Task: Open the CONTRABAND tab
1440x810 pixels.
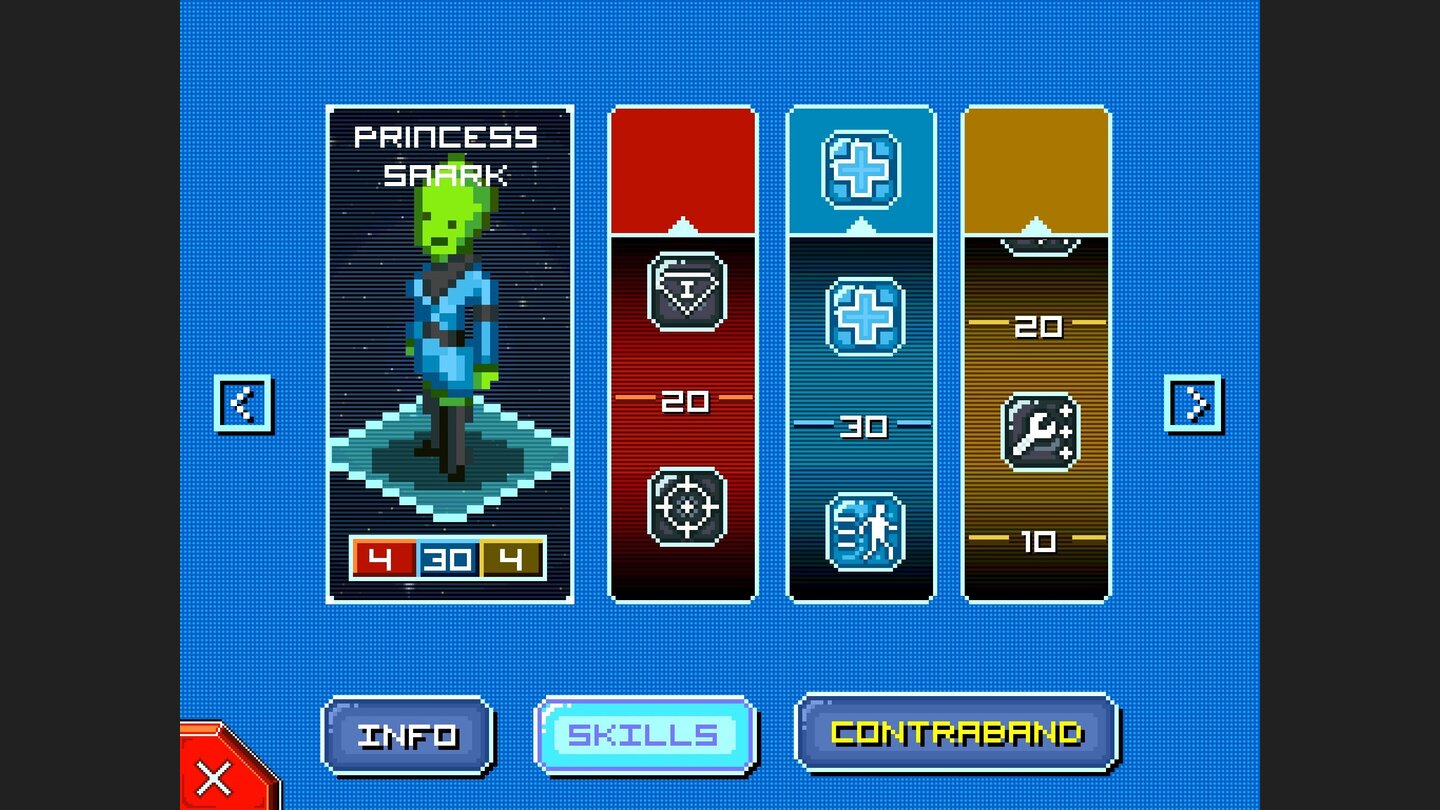Action: [x=955, y=732]
